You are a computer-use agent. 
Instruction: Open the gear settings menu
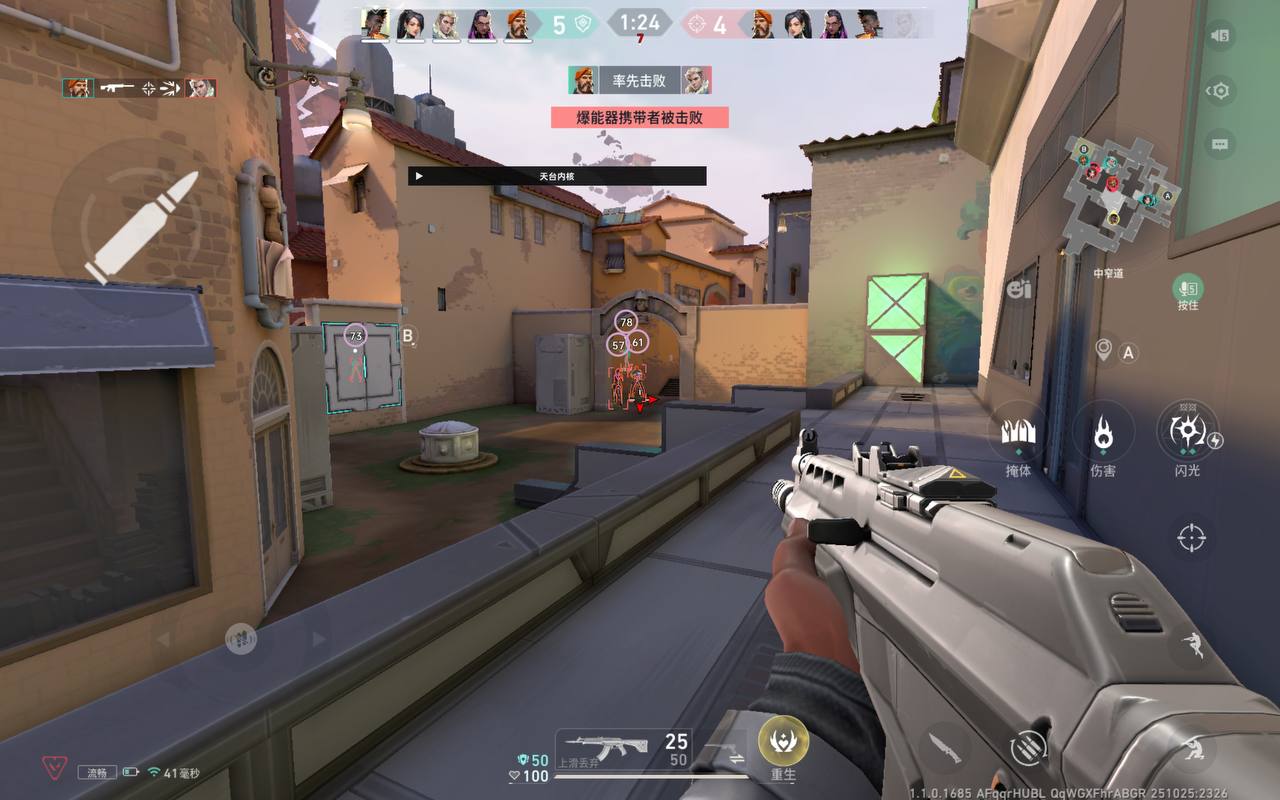coord(1219,91)
